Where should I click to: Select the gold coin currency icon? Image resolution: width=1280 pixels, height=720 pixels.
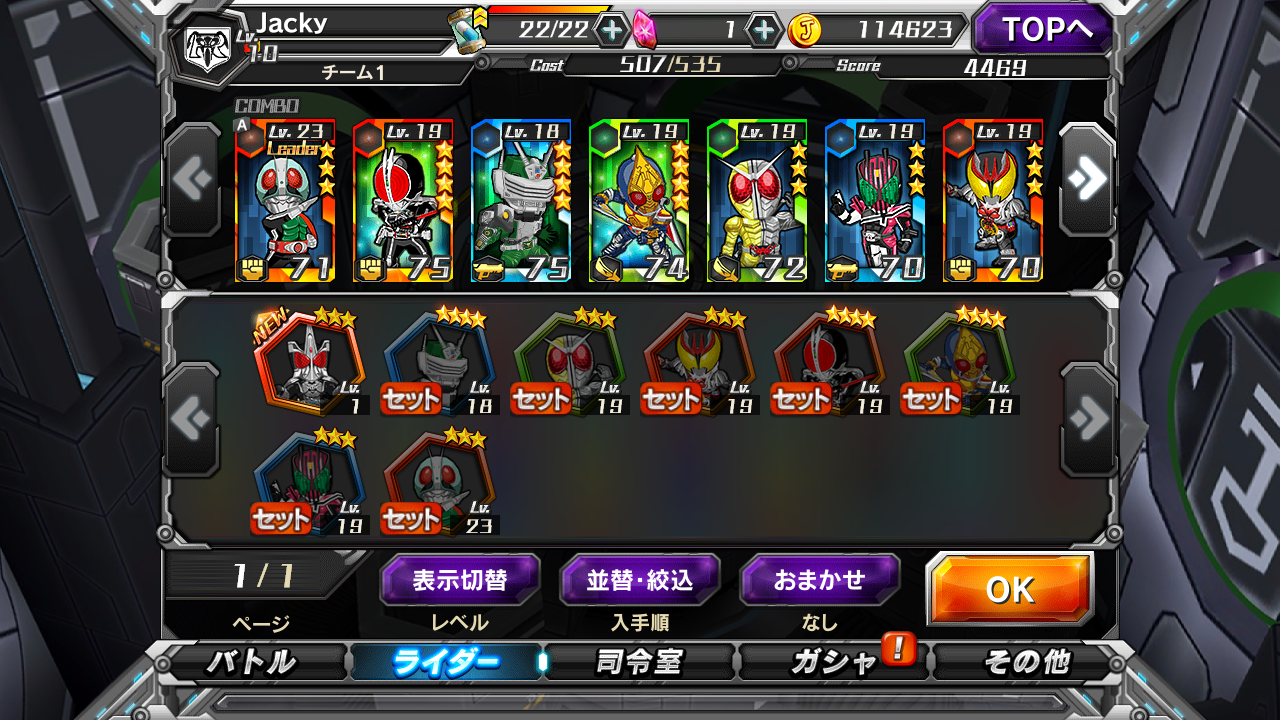pos(803,28)
